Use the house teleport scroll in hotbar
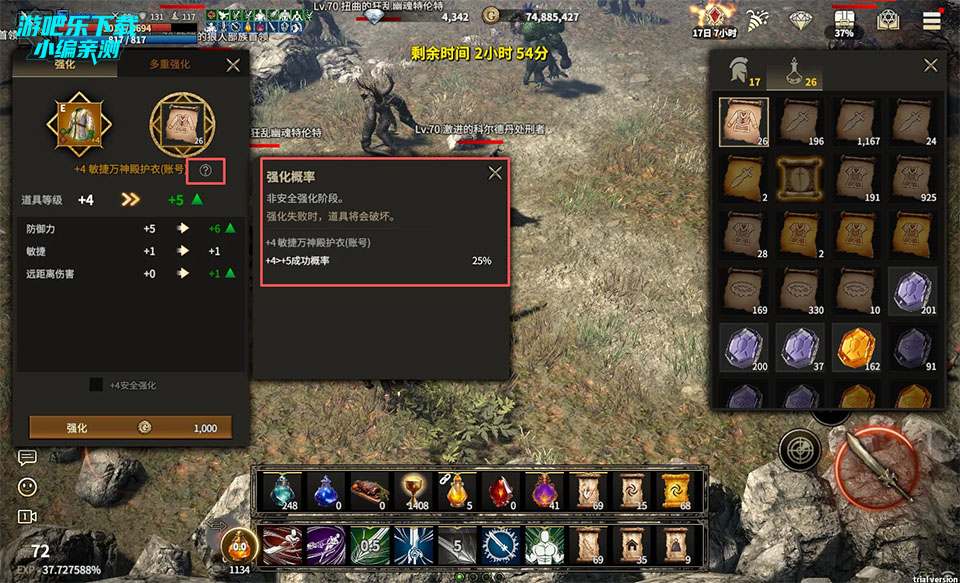Viewport: 960px width, 583px height. 630,546
